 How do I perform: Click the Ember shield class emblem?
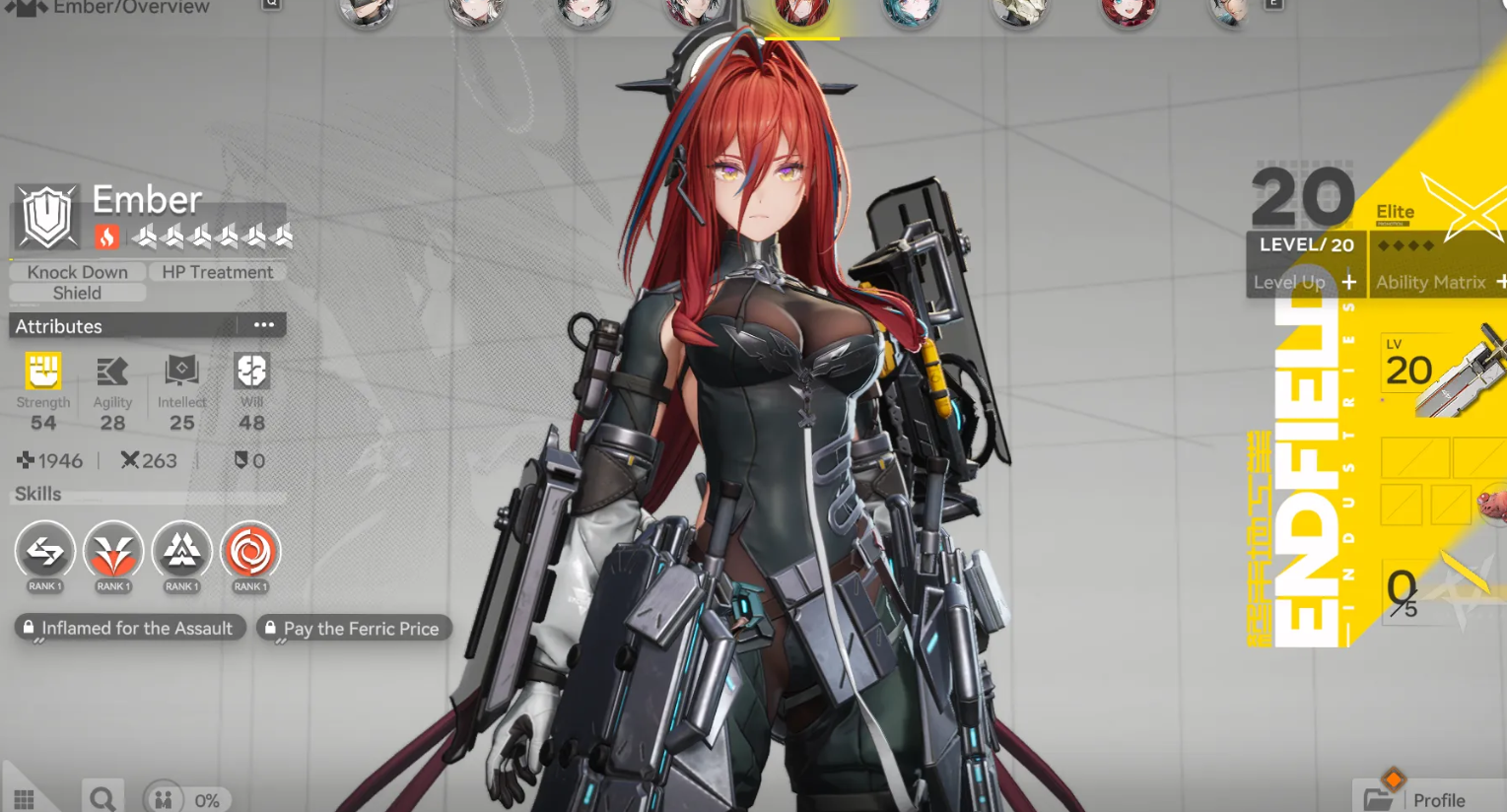pyautogui.click(x=47, y=218)
